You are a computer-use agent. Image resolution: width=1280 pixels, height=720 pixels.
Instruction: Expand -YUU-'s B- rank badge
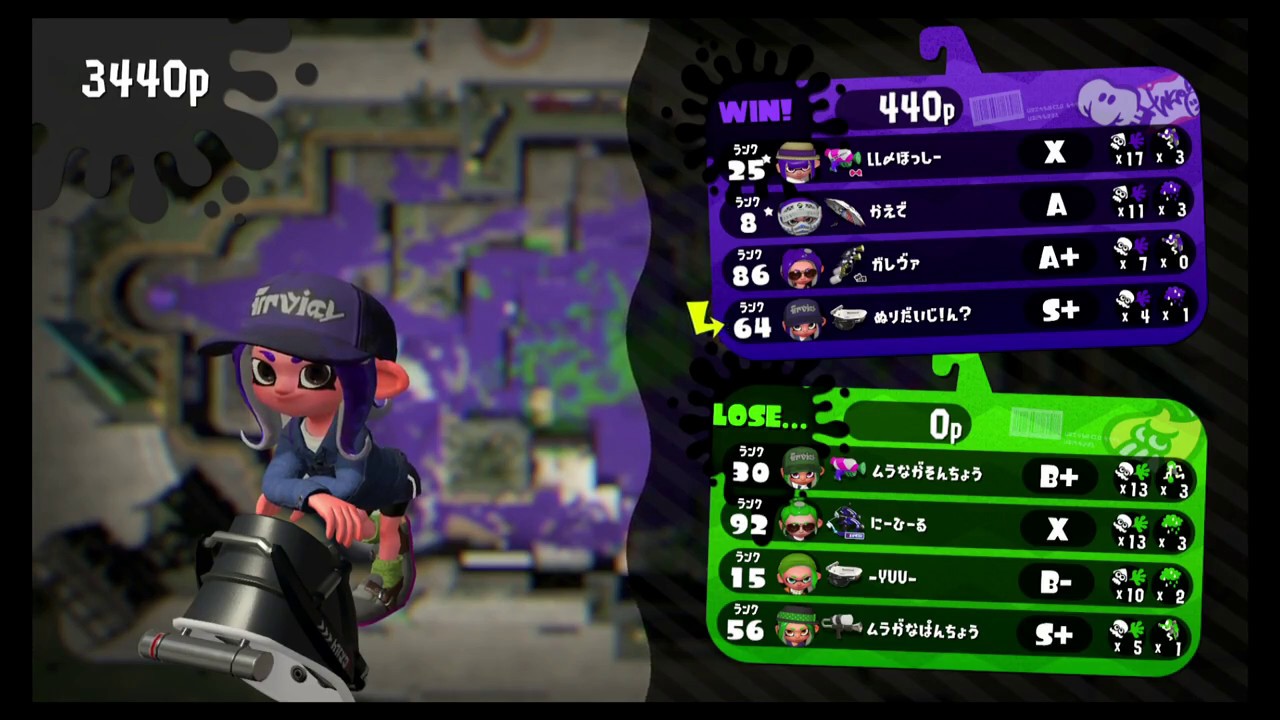point(1058,580)
